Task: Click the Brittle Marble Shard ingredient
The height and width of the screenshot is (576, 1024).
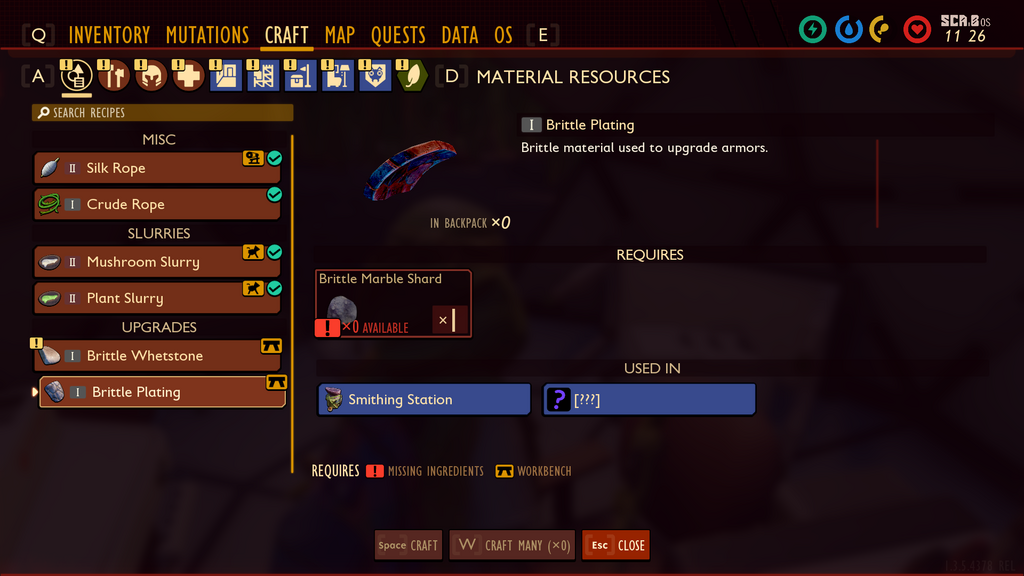Action: [393, 304]
